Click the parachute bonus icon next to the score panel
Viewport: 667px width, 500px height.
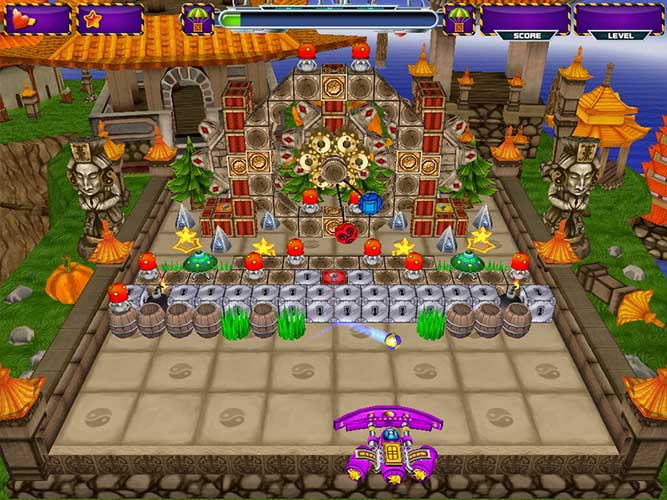459,19
